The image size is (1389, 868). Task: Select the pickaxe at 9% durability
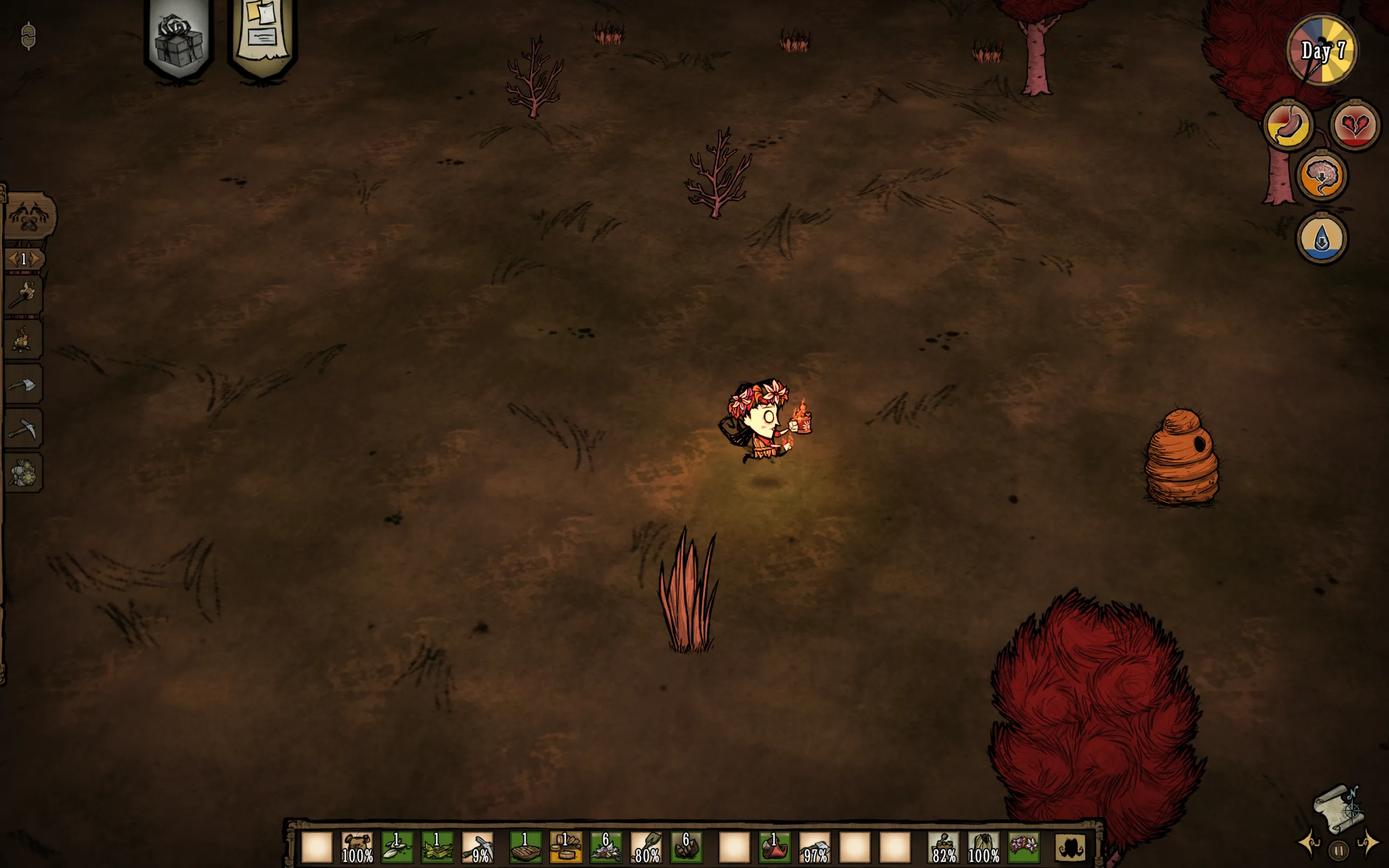point(477,847)
